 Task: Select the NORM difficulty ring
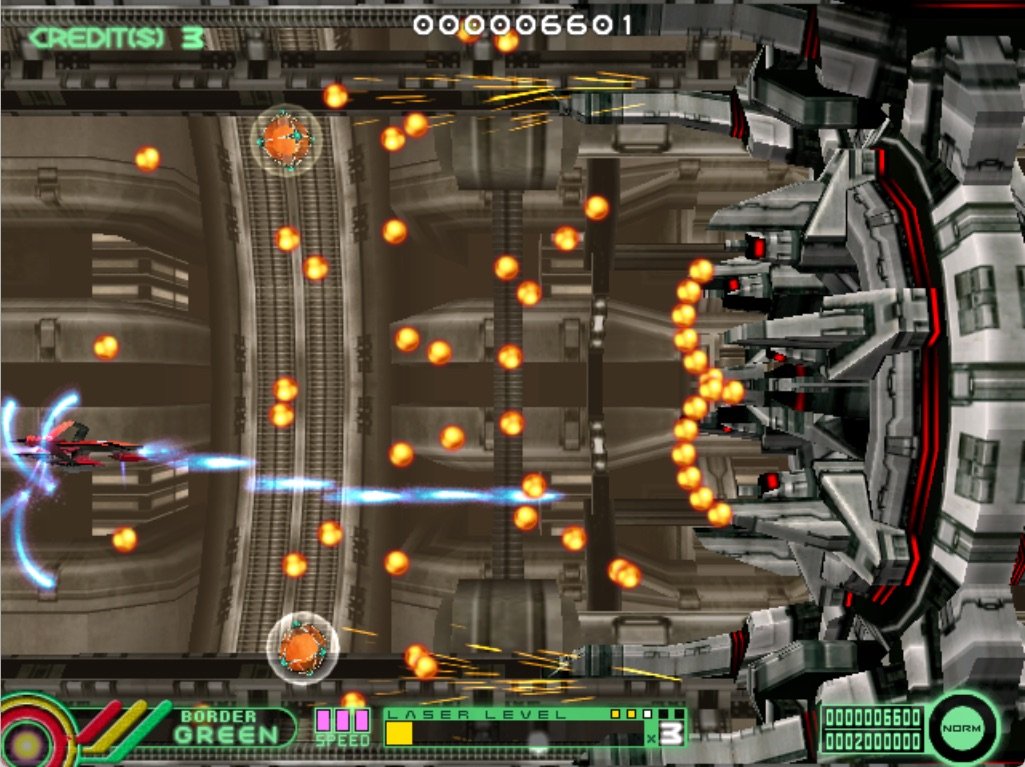pos(963,728)
